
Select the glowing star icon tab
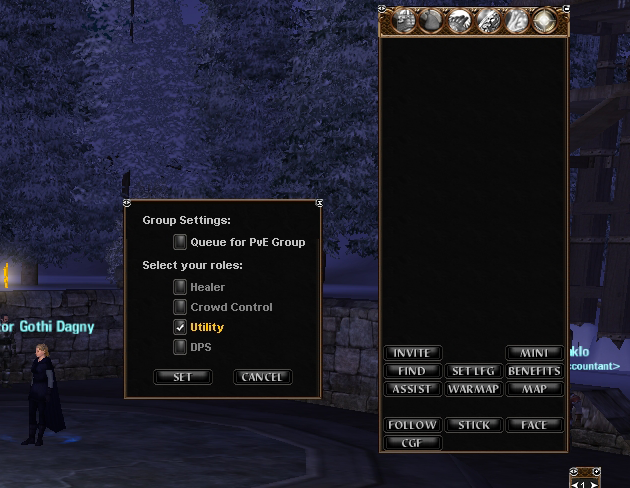545,21
